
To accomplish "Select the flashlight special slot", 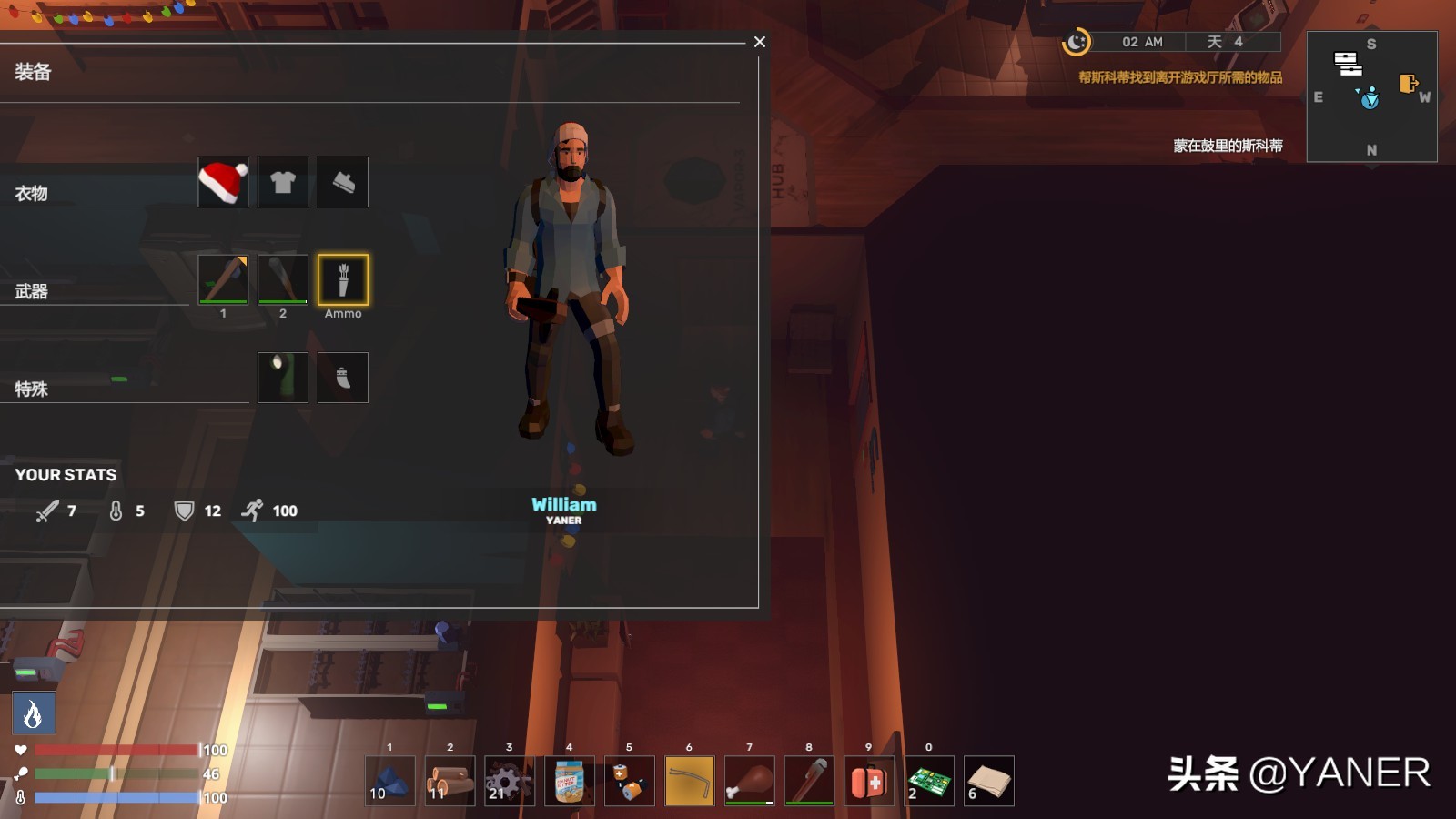I will [283, 378].
